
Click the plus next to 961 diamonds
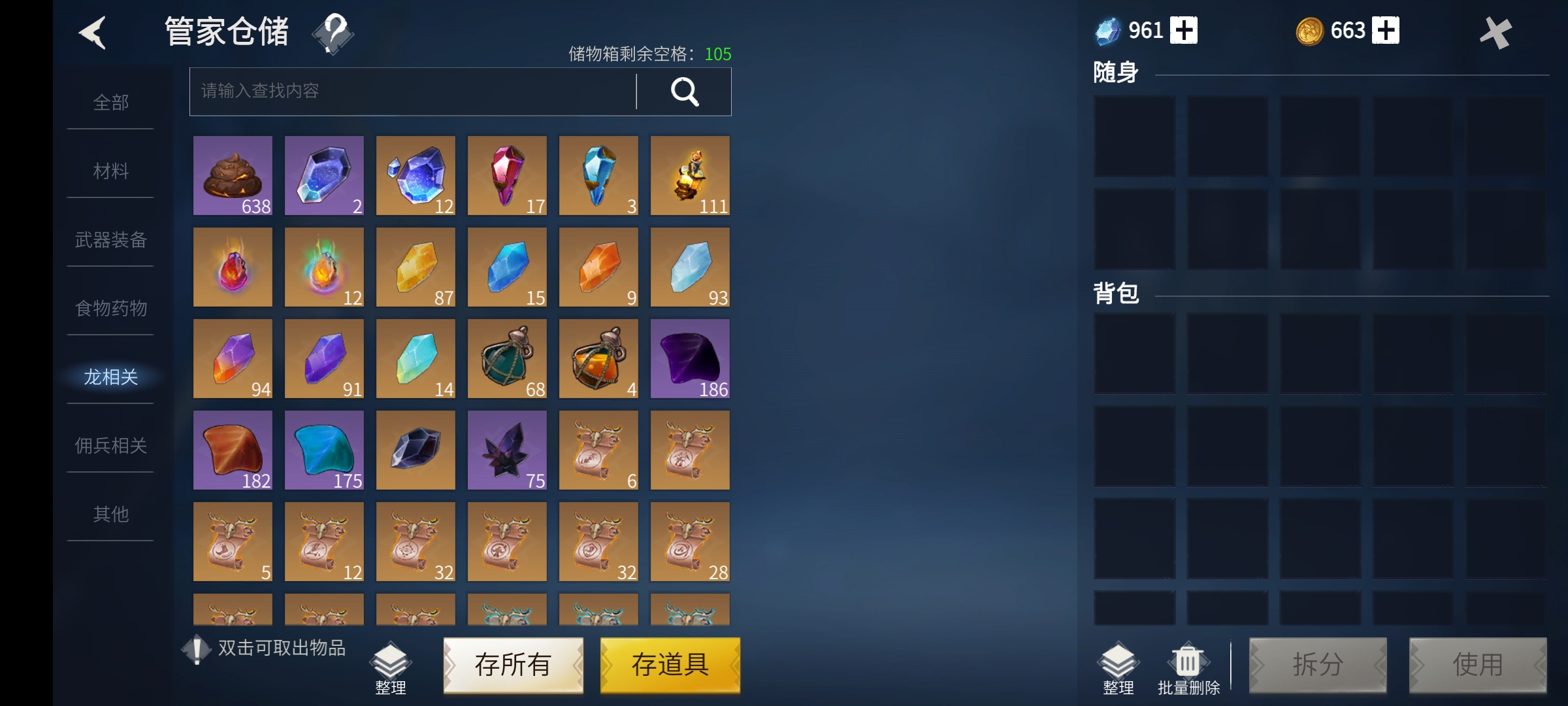pyautogui.click(x=1186, y=29)
